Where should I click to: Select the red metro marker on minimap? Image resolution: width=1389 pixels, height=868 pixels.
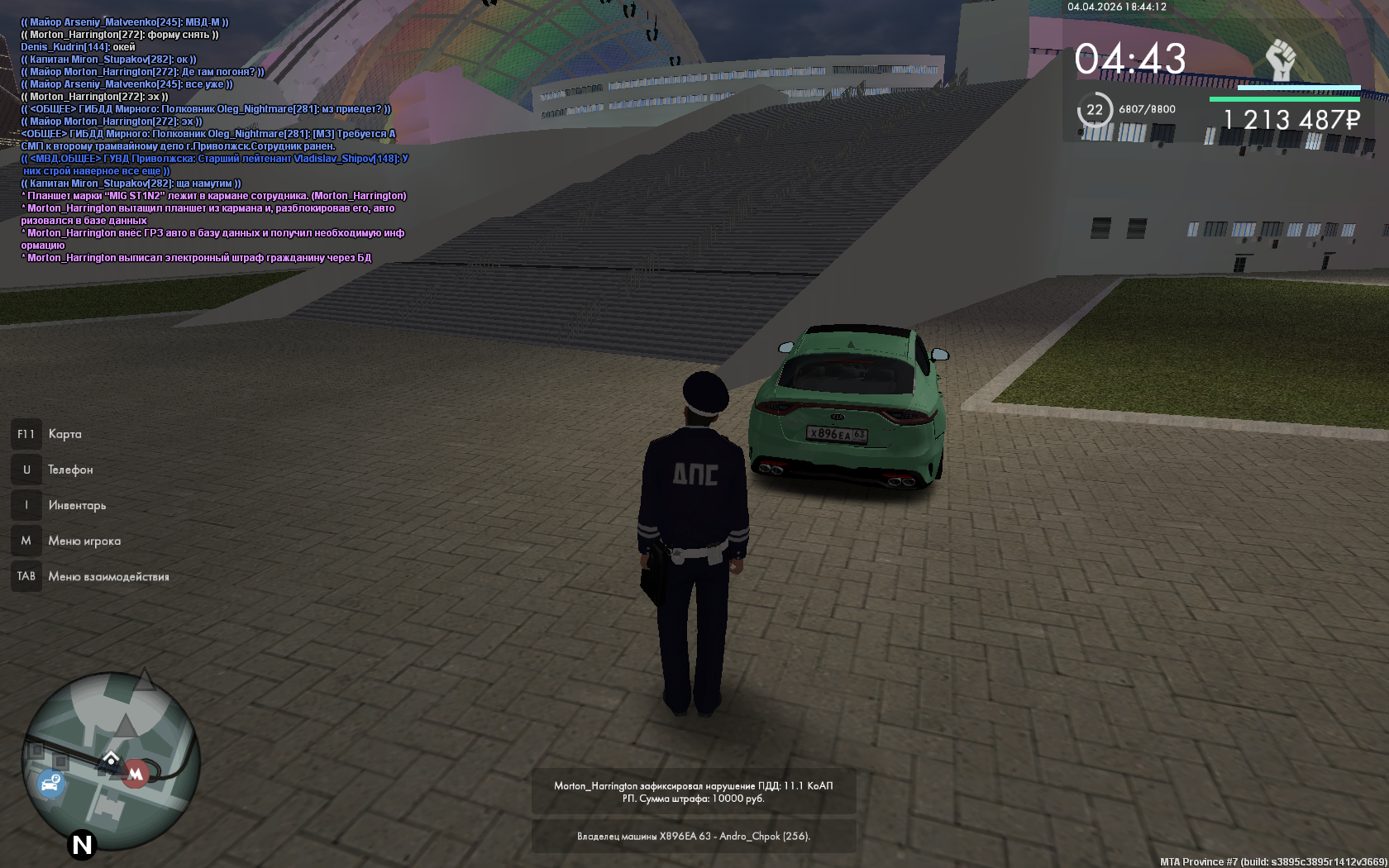point(136,774)
